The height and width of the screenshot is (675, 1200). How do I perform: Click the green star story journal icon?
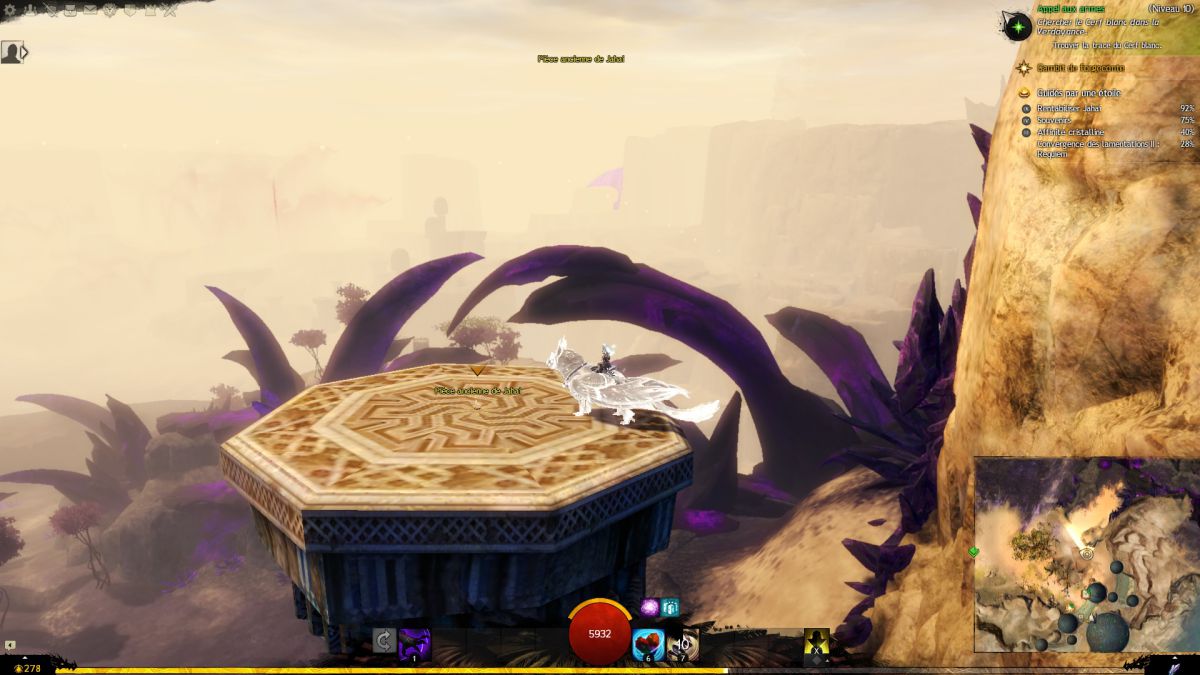click(x=1018, y=26)
